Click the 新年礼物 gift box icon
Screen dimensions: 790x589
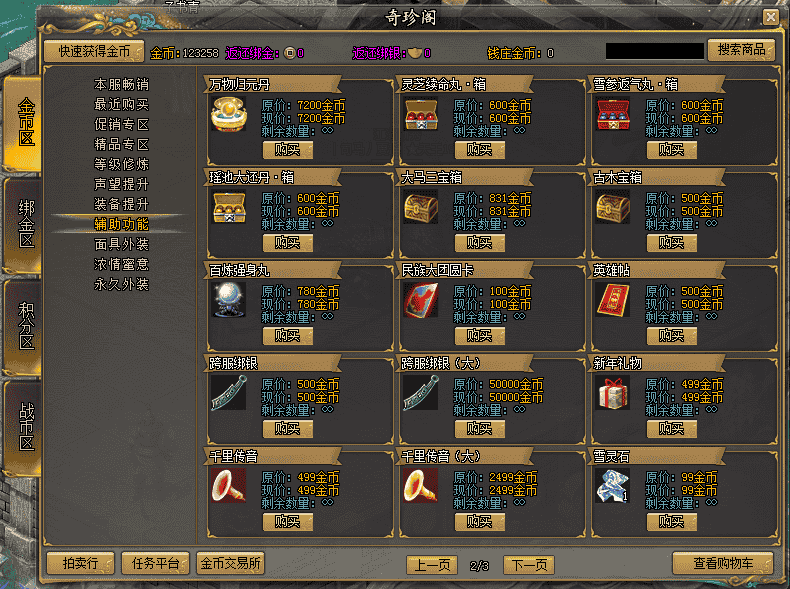(x=612, y=393)
